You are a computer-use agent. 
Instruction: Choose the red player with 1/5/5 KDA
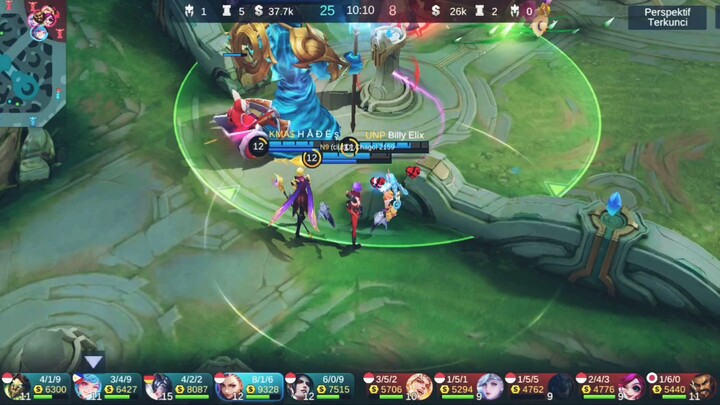click(540, 386)
